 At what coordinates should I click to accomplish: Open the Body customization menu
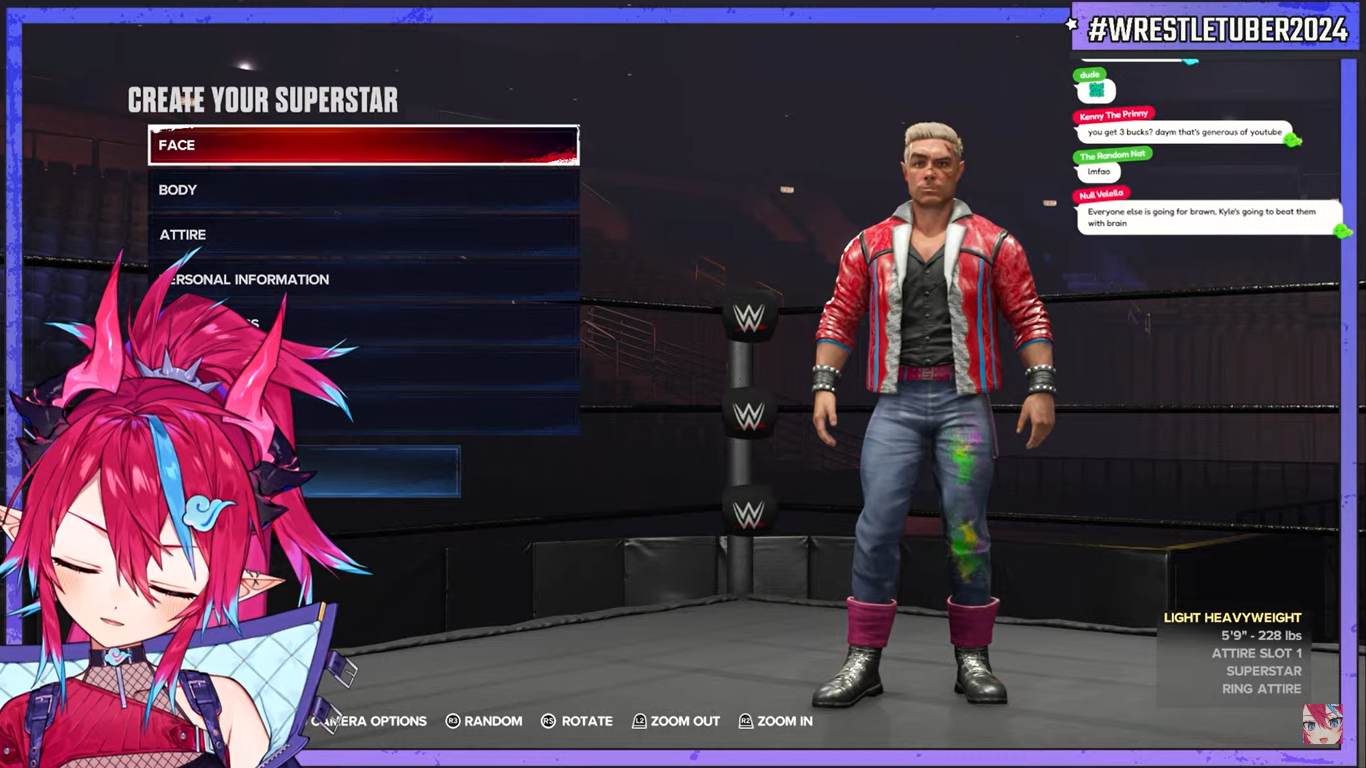(363, 190)
